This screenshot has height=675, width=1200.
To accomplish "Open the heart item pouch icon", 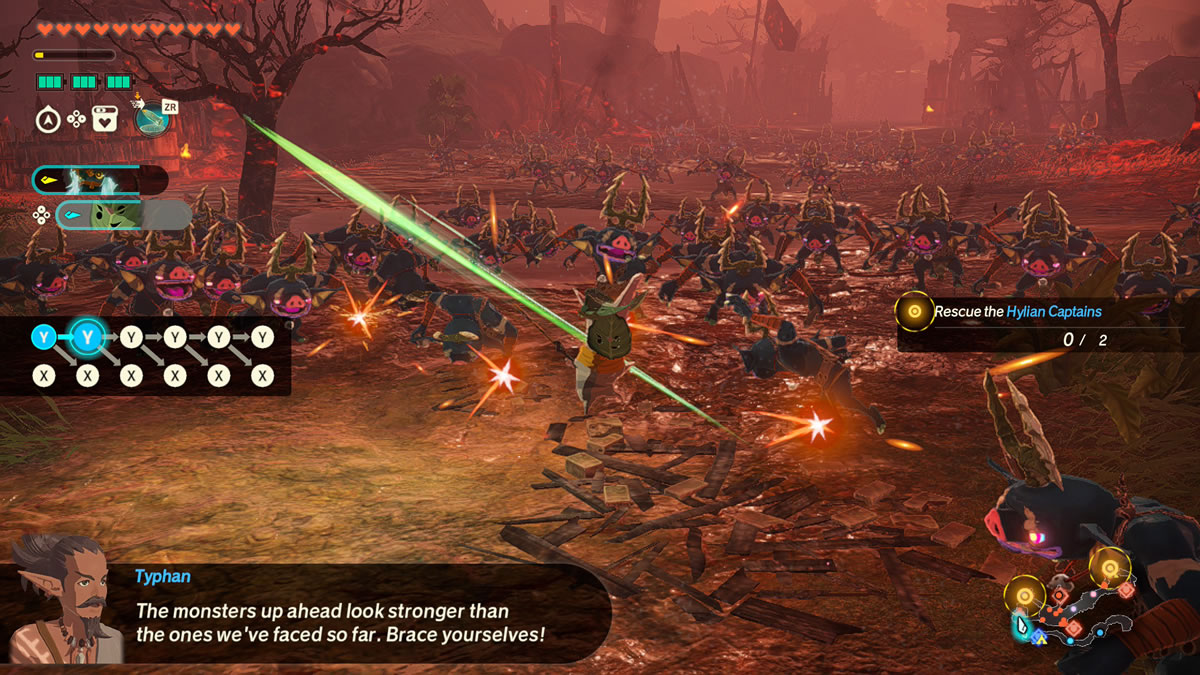I will pyautogui.click(x=104, y=120).
